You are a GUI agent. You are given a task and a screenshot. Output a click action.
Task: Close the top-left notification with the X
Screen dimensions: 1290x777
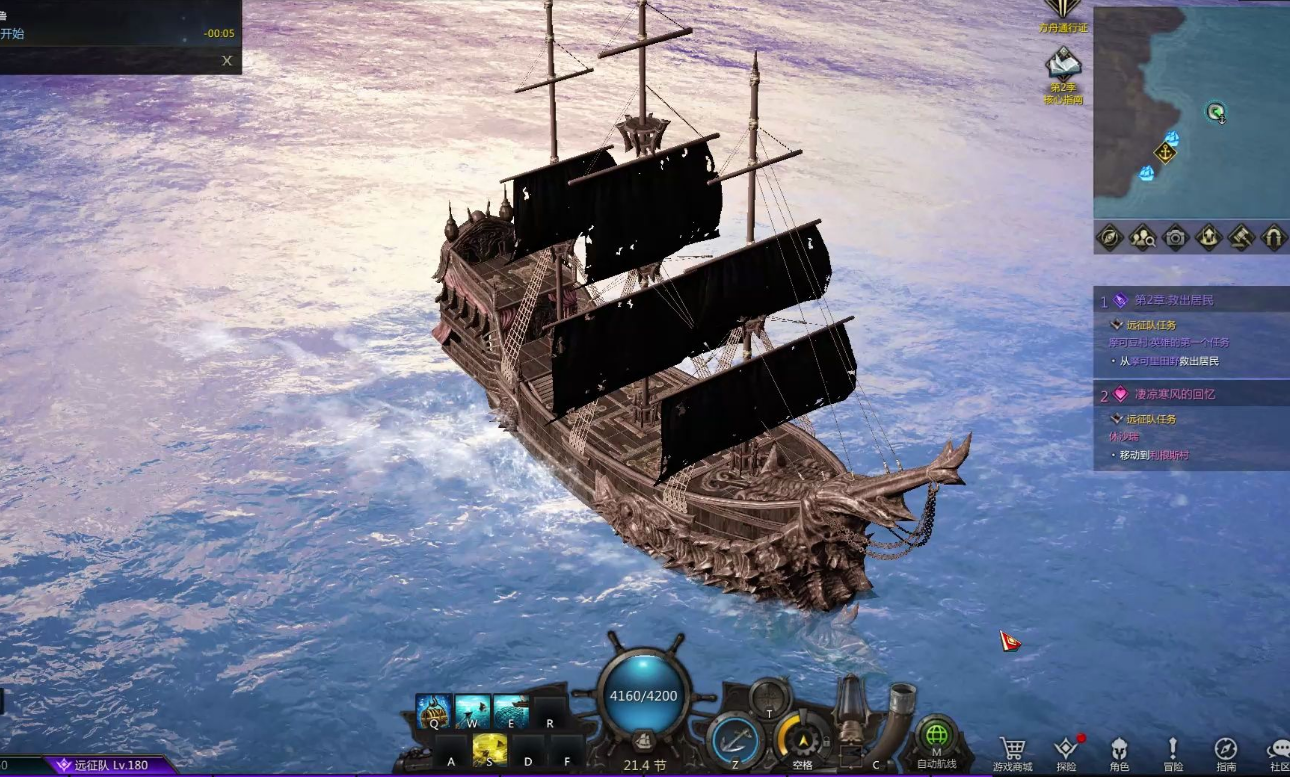pyautogui.click(x=227, y=61)
